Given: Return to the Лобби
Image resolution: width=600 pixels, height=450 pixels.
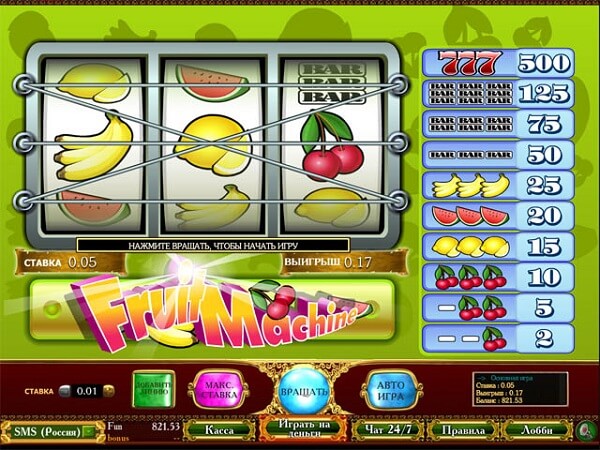Looking at the screenshot, I should [531, 430].
